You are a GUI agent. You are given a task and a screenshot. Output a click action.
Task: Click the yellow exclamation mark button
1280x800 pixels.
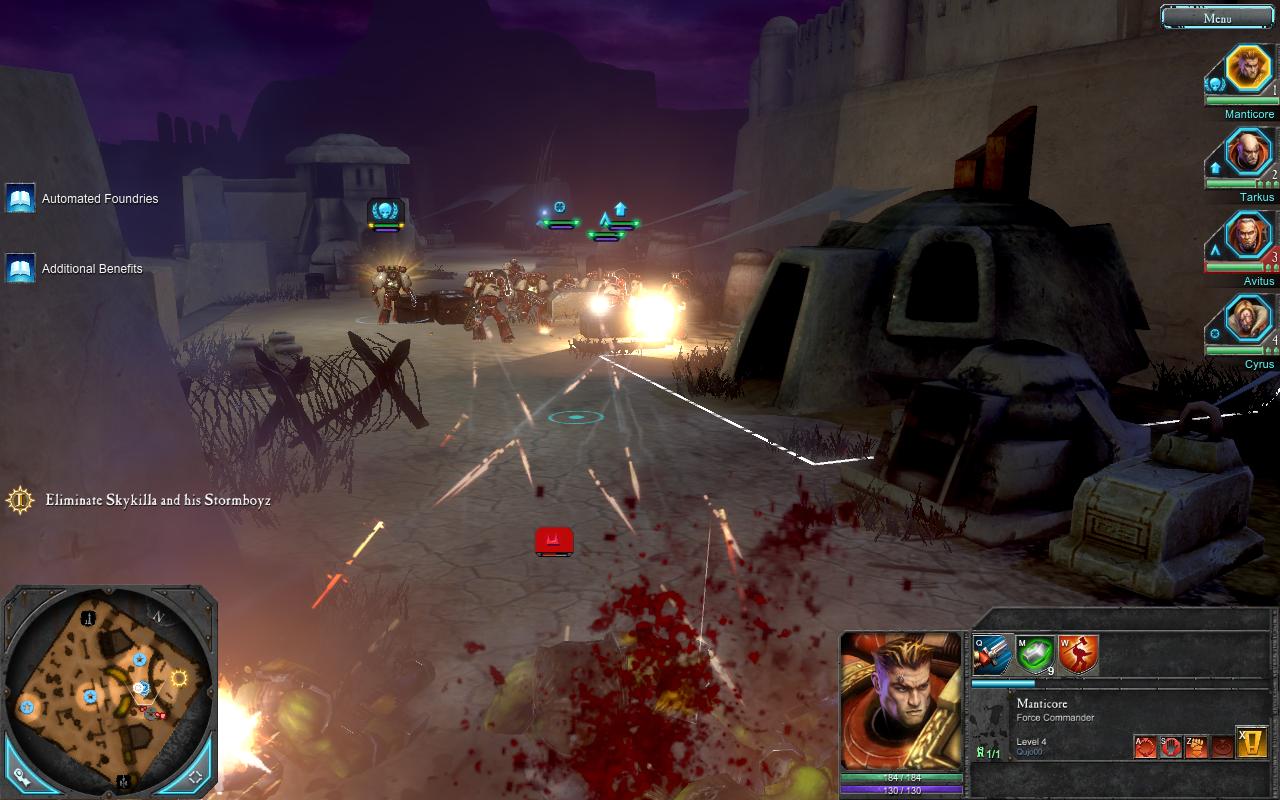tap(1252, 742)
